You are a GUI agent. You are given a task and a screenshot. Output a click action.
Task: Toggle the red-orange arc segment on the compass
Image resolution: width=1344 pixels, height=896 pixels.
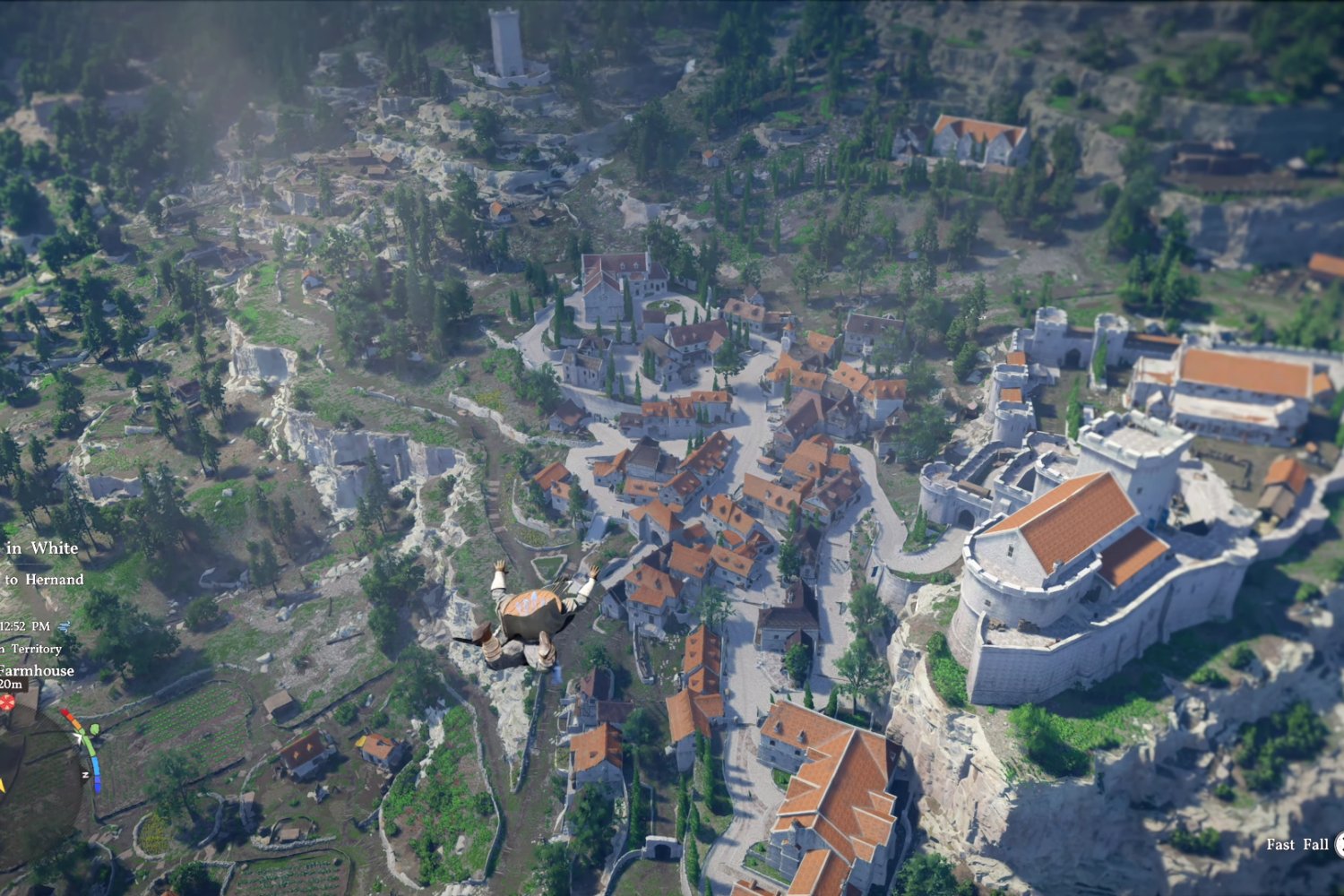tap(71, 717)
